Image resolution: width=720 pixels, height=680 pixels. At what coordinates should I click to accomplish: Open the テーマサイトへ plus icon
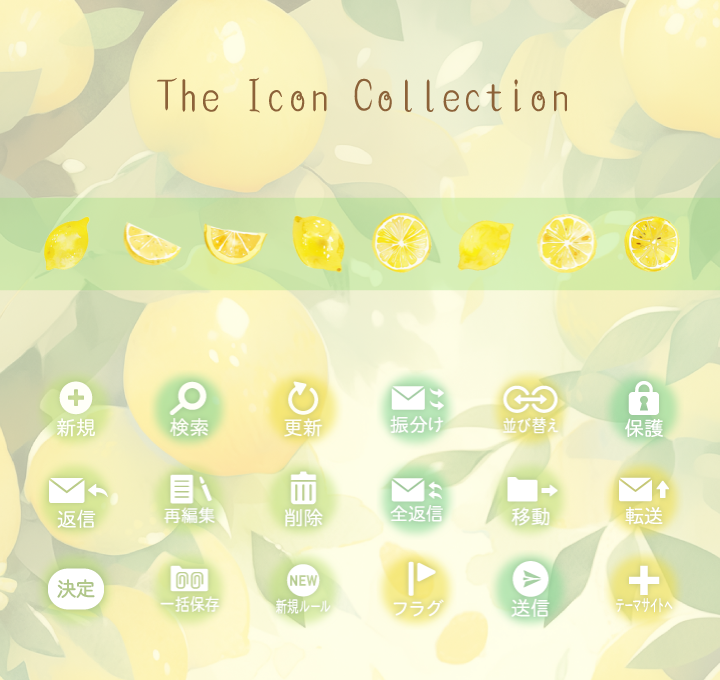(644, 589)
